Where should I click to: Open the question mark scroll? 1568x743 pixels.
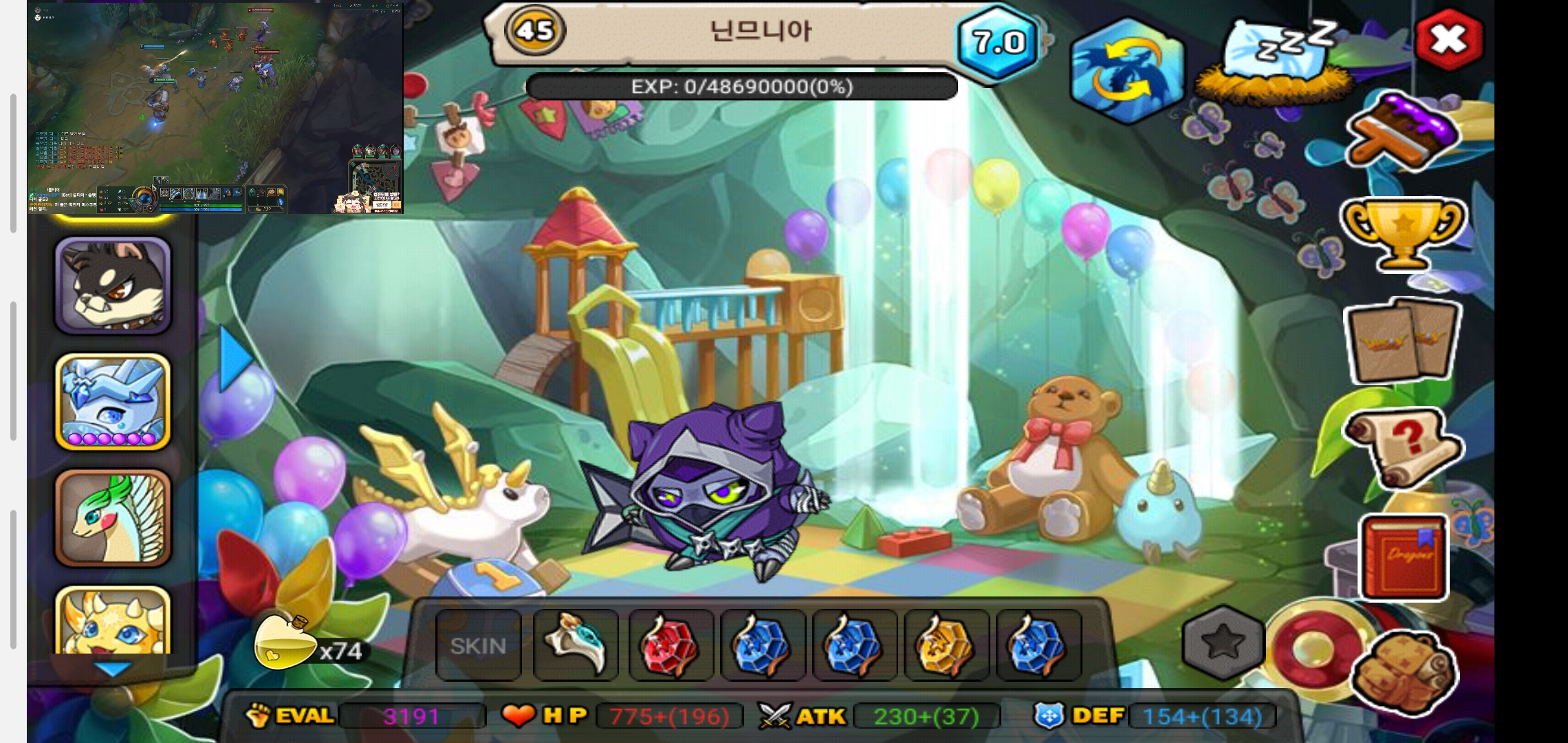[1403, 447]
